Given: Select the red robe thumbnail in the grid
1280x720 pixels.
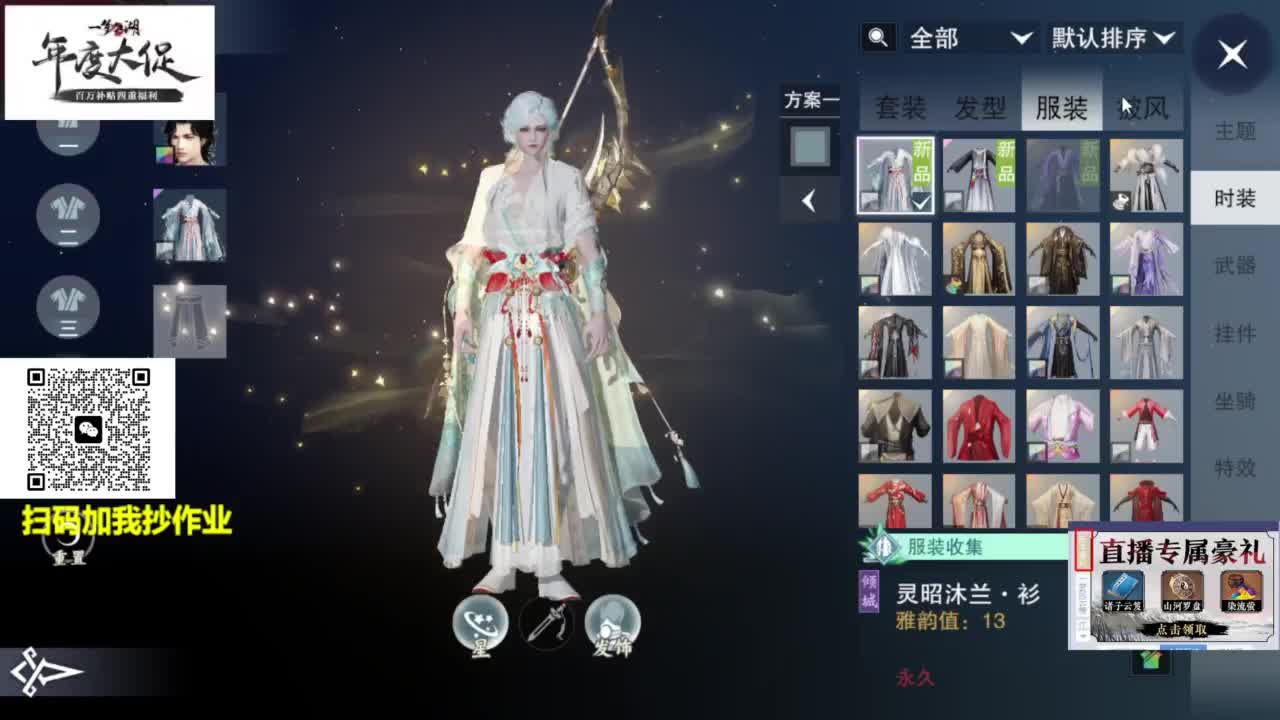Looking at the screenshot, I should pyautogui.click(x=980, y=423).
